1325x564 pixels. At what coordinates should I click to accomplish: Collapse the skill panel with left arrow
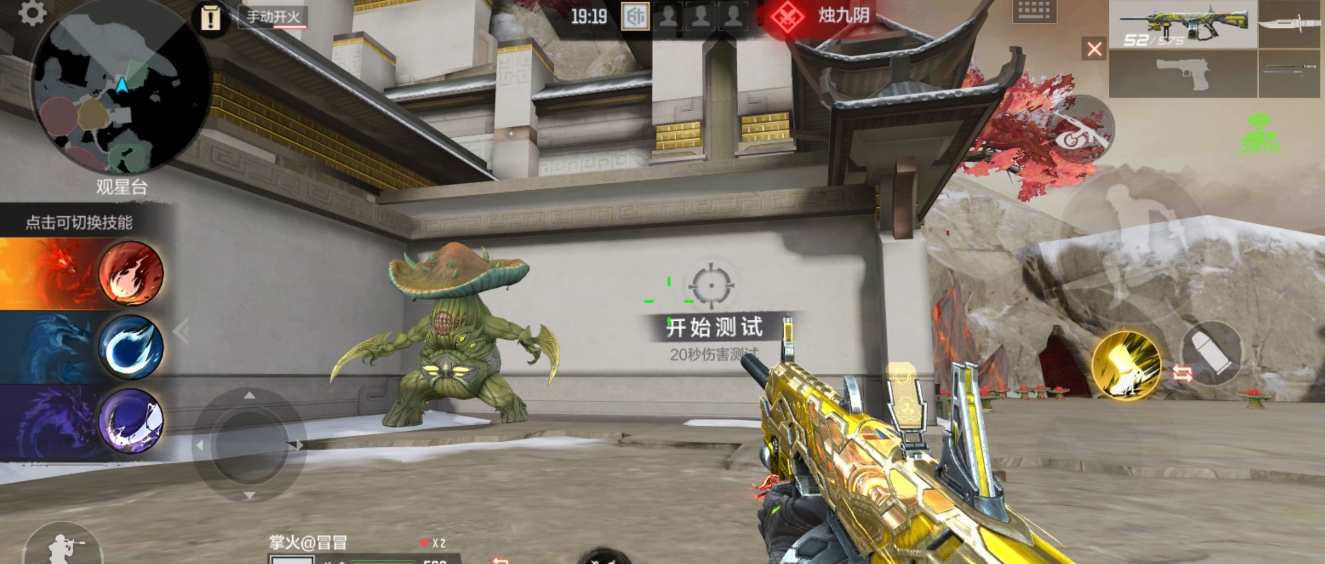pyautogui.click(x=181, y=330)
